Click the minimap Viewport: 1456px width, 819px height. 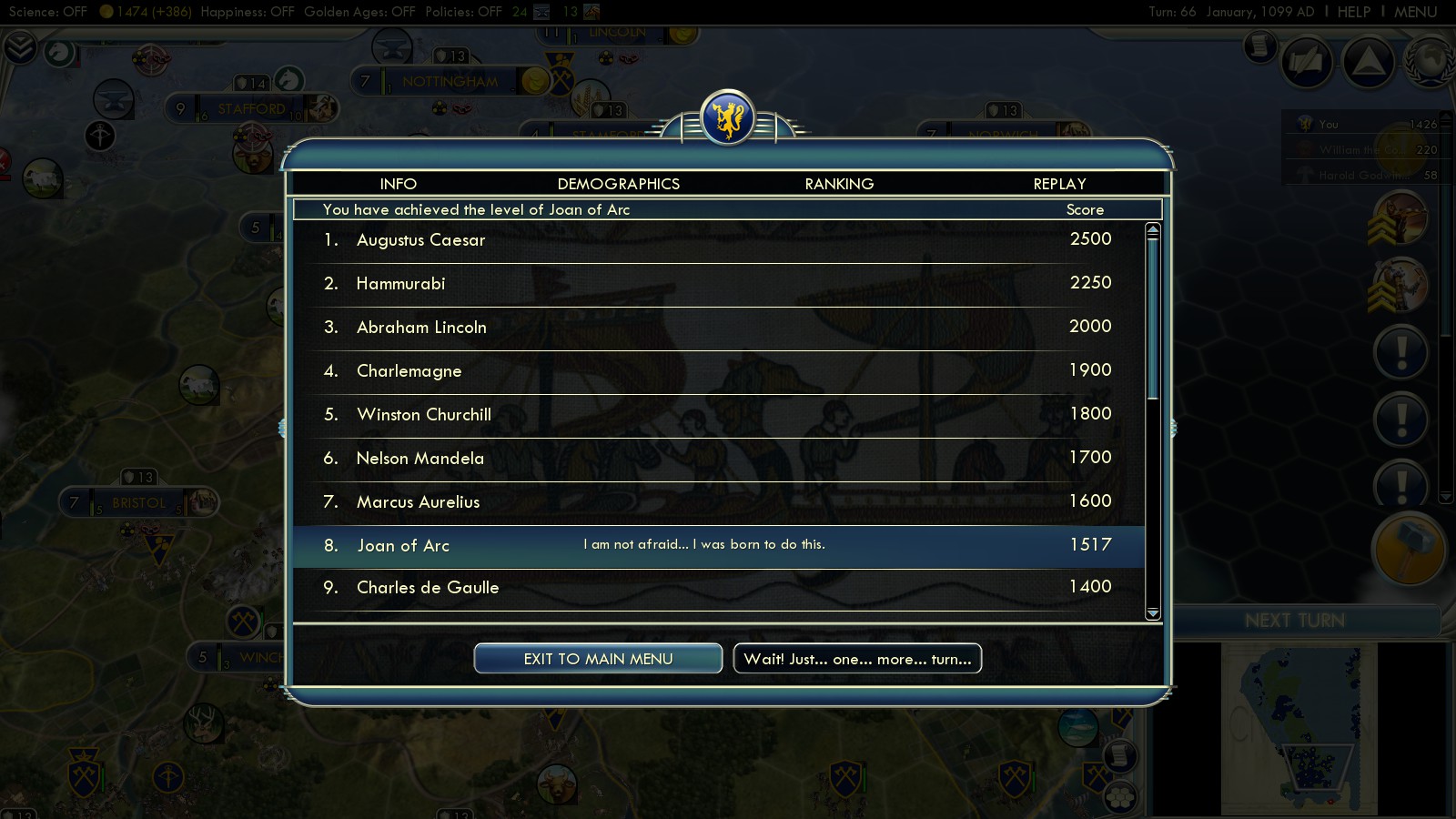(1299, 728)
